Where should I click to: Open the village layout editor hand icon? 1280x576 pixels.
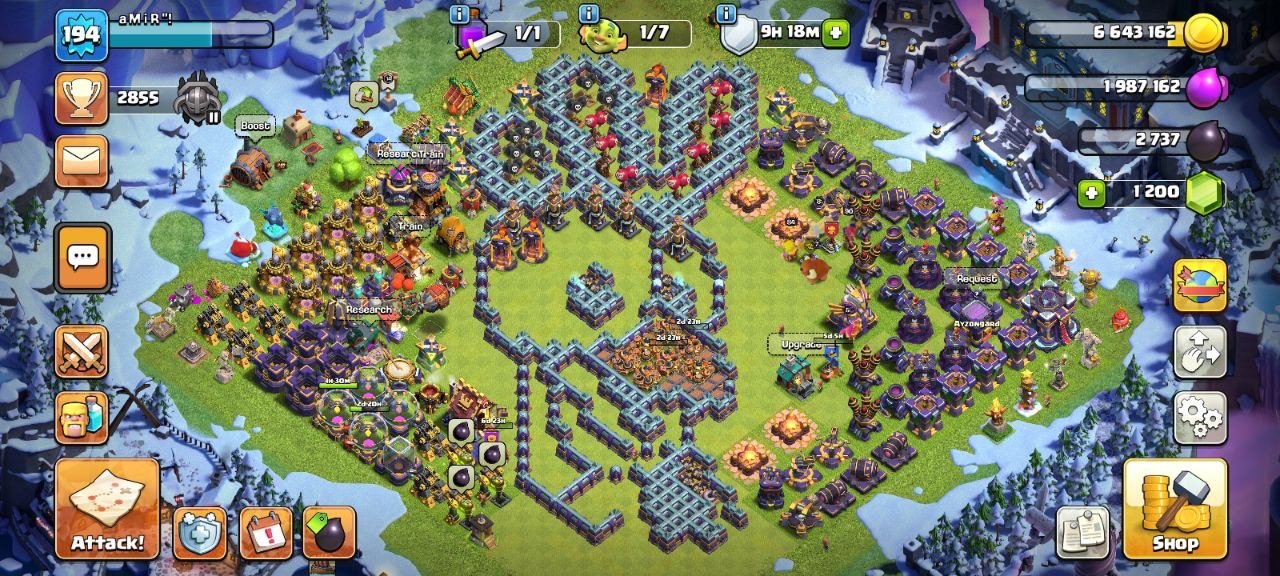1199,351
